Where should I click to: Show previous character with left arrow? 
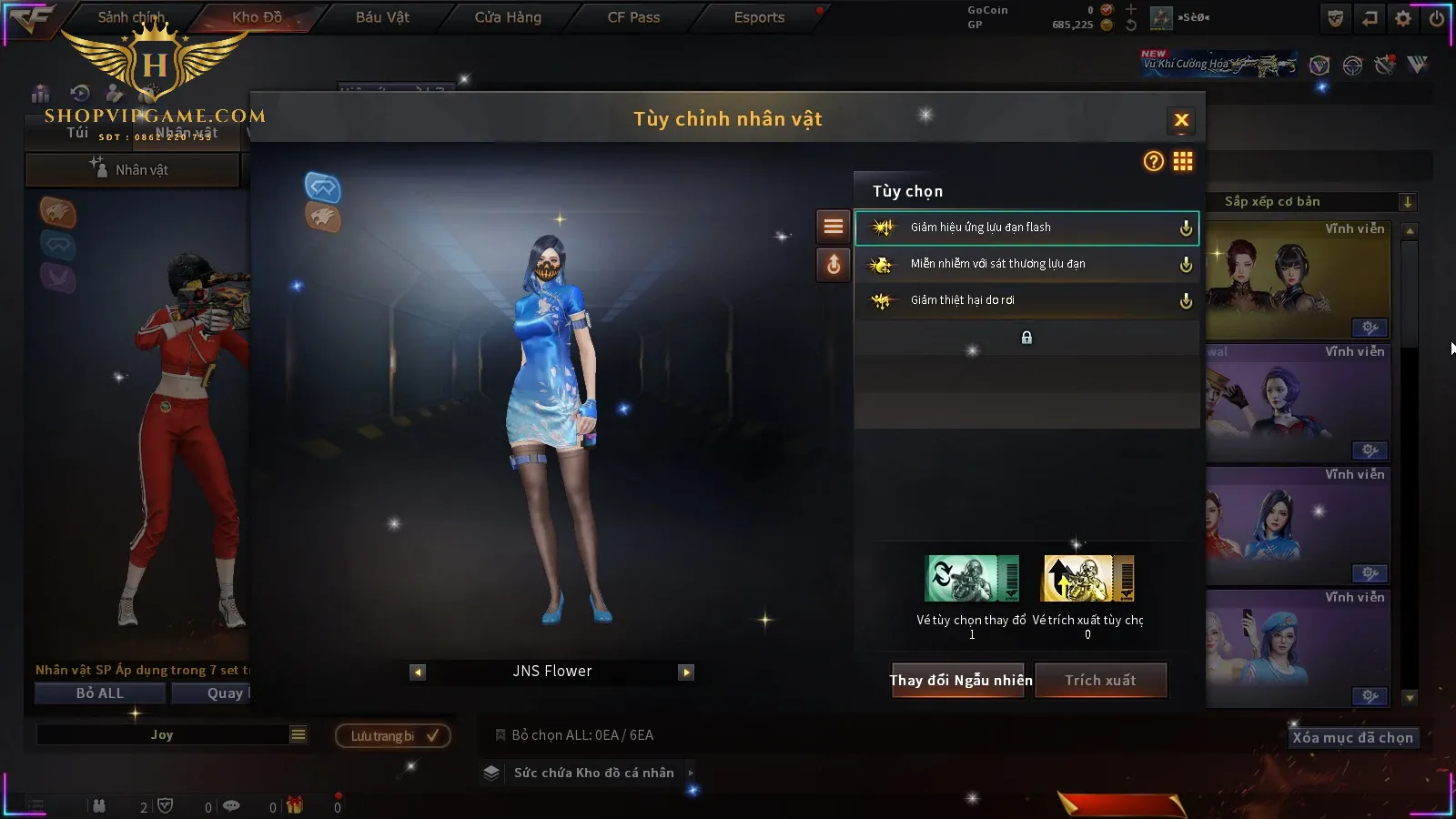418,672
